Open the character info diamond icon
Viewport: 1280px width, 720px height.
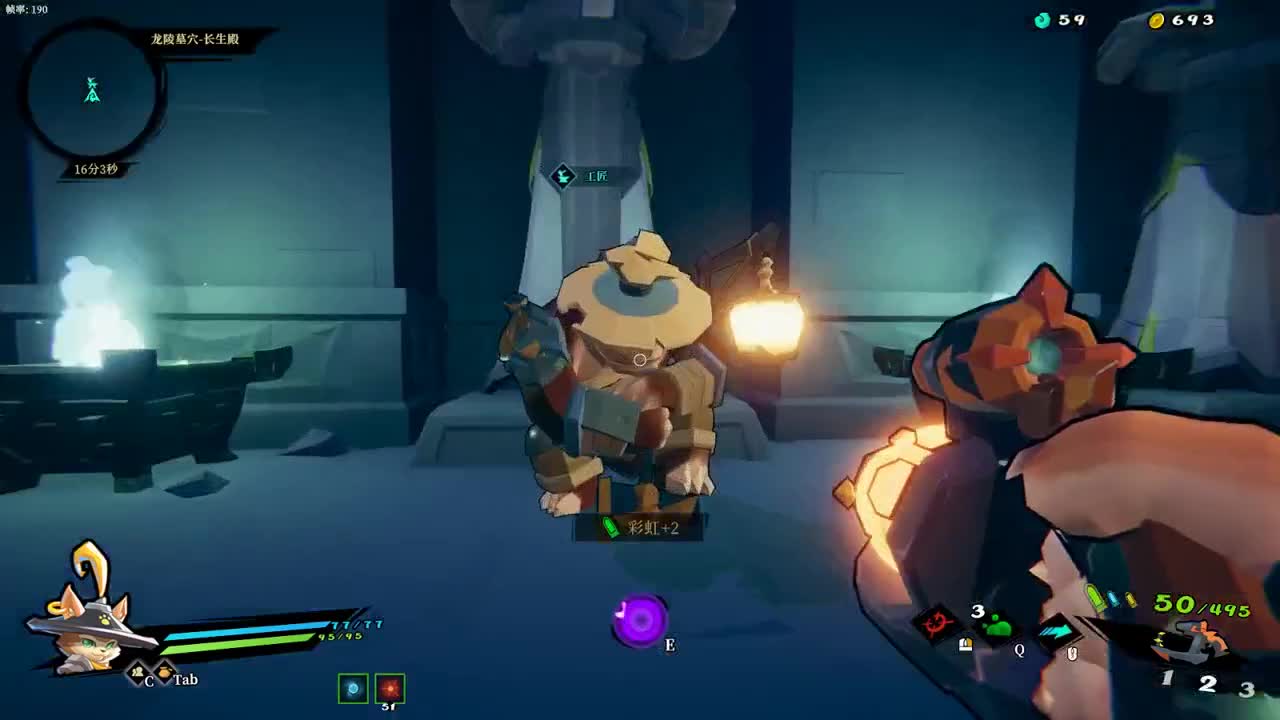point(136,674)
